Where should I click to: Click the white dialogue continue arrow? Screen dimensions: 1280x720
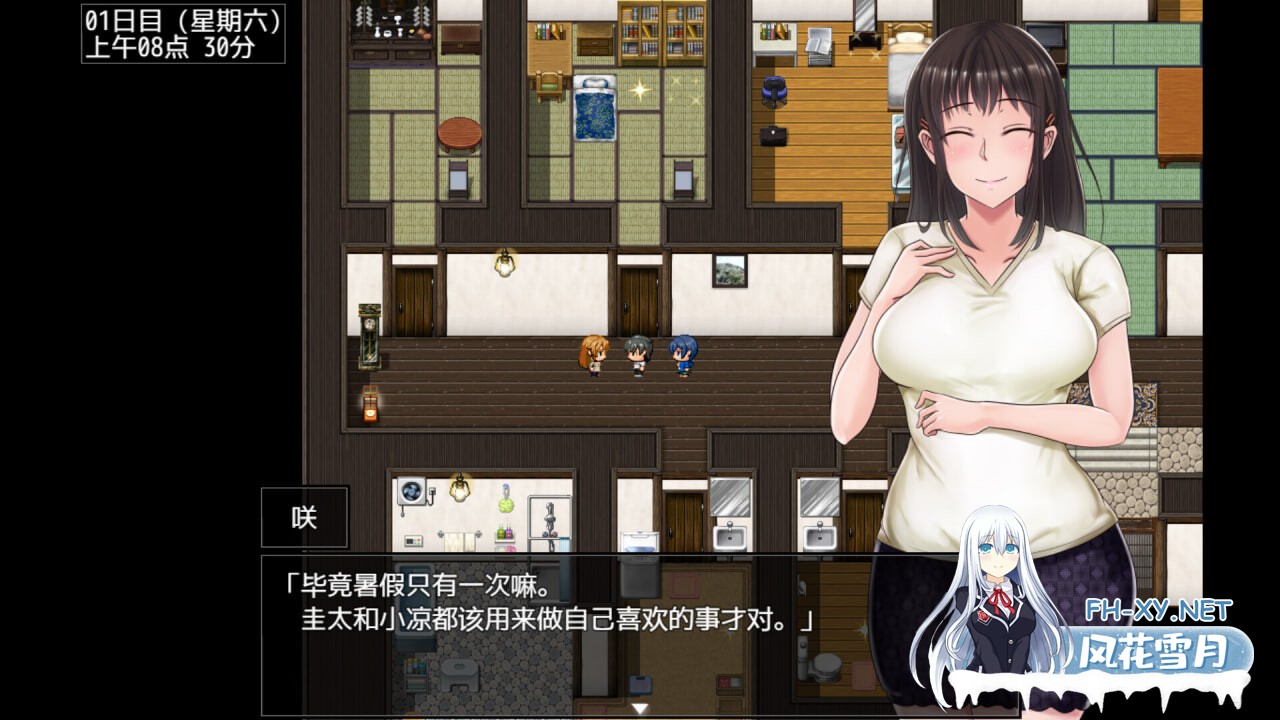(640, 706)
